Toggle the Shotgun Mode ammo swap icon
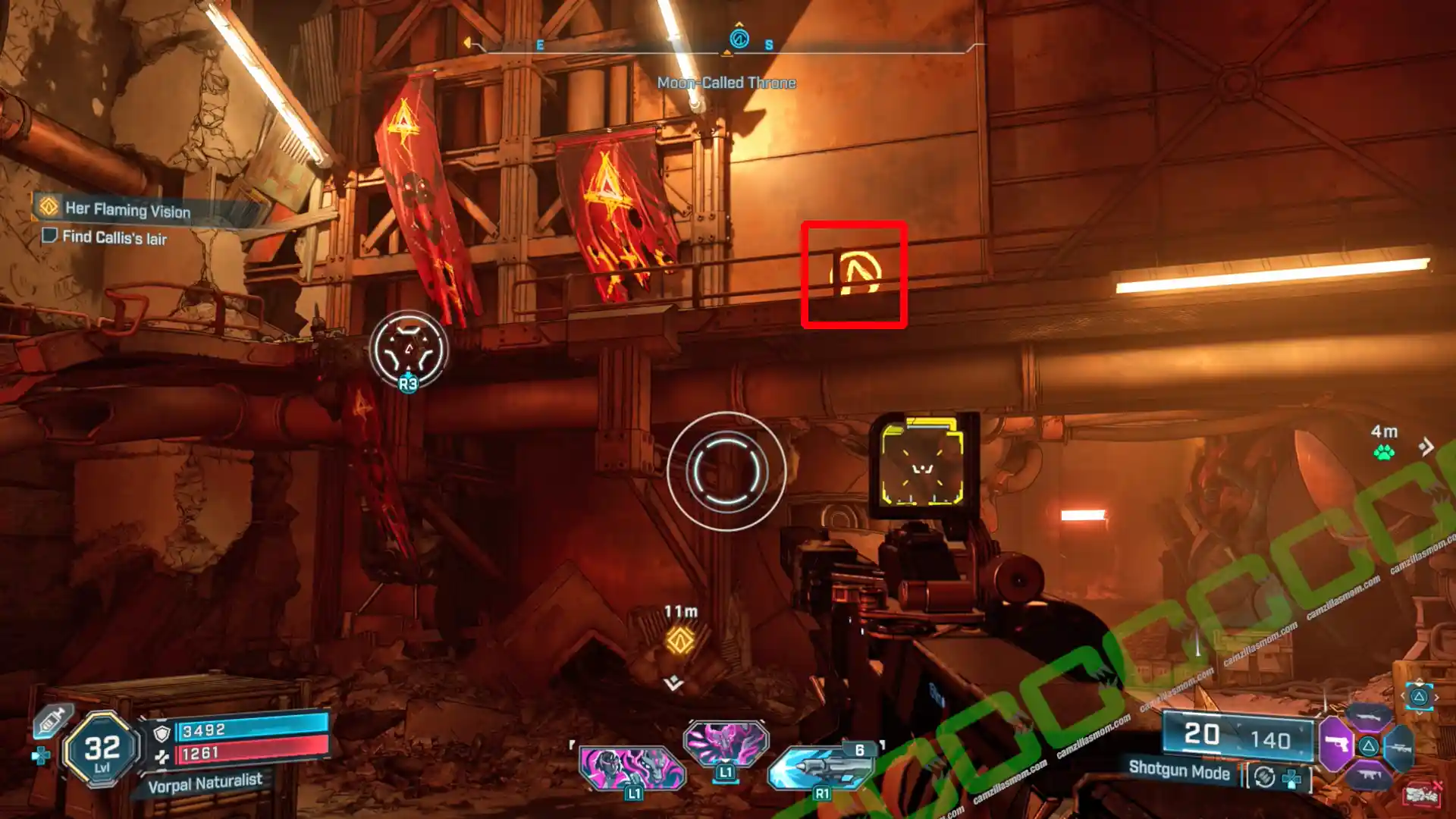Screen dimensions: 1456x819 [x=1264, y=777]
